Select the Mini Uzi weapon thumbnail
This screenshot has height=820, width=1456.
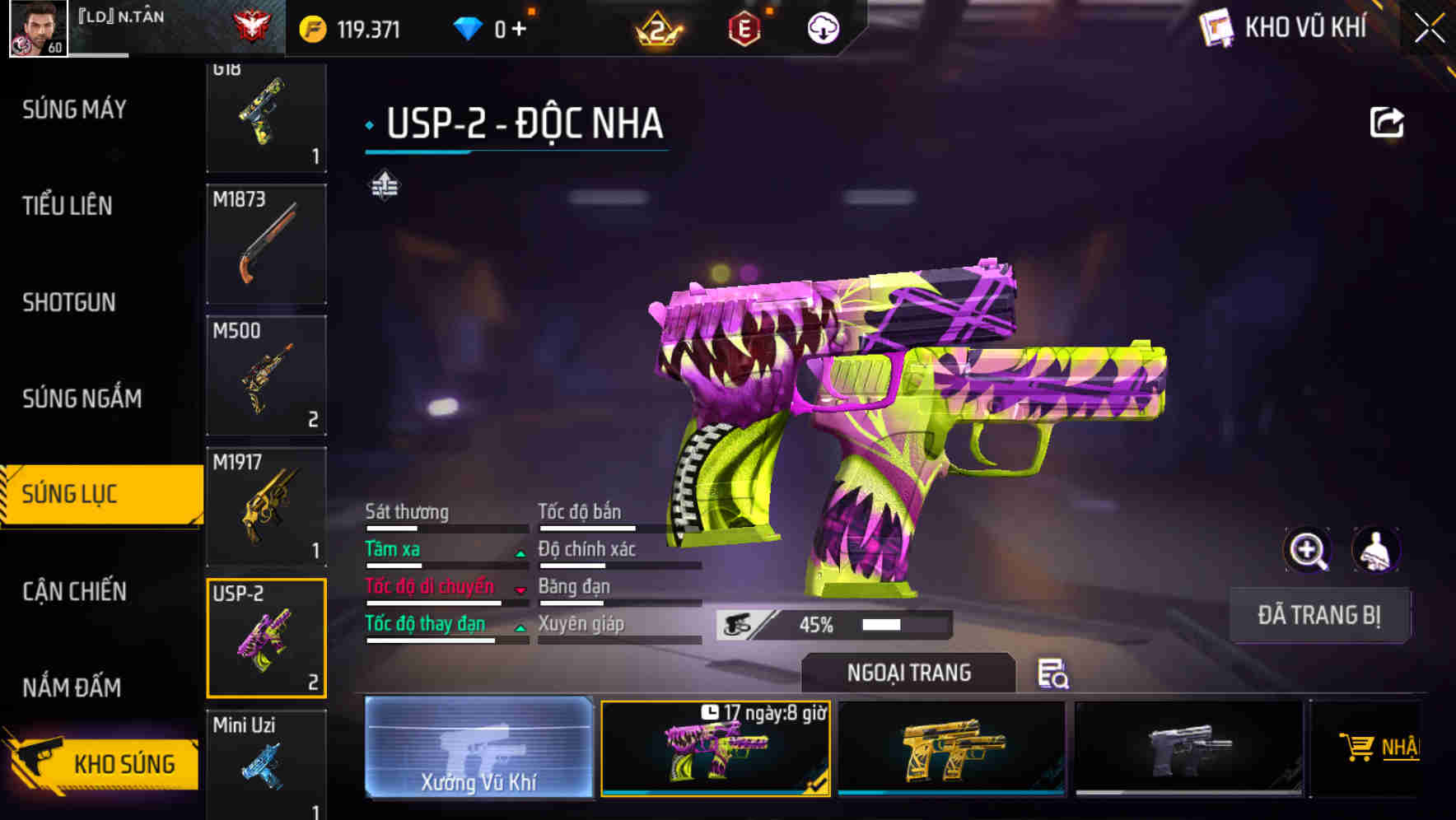pos(265,766)
